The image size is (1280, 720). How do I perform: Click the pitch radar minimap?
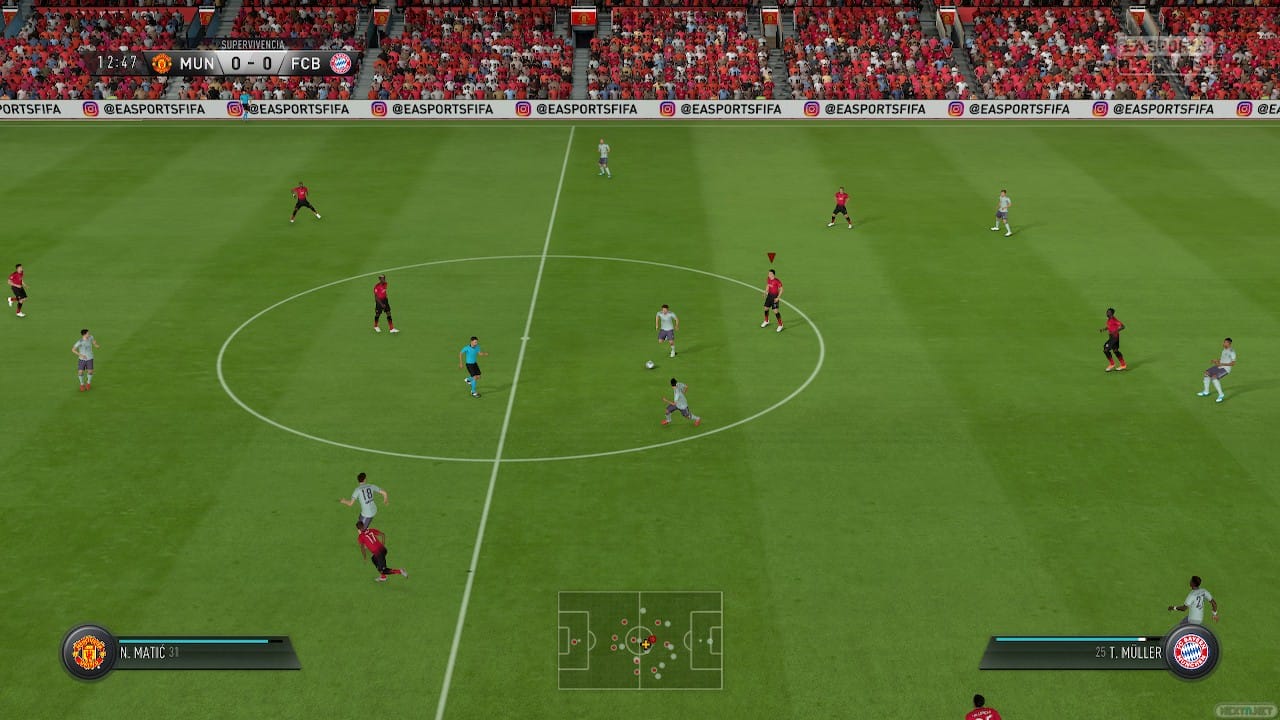coord(640,640)
